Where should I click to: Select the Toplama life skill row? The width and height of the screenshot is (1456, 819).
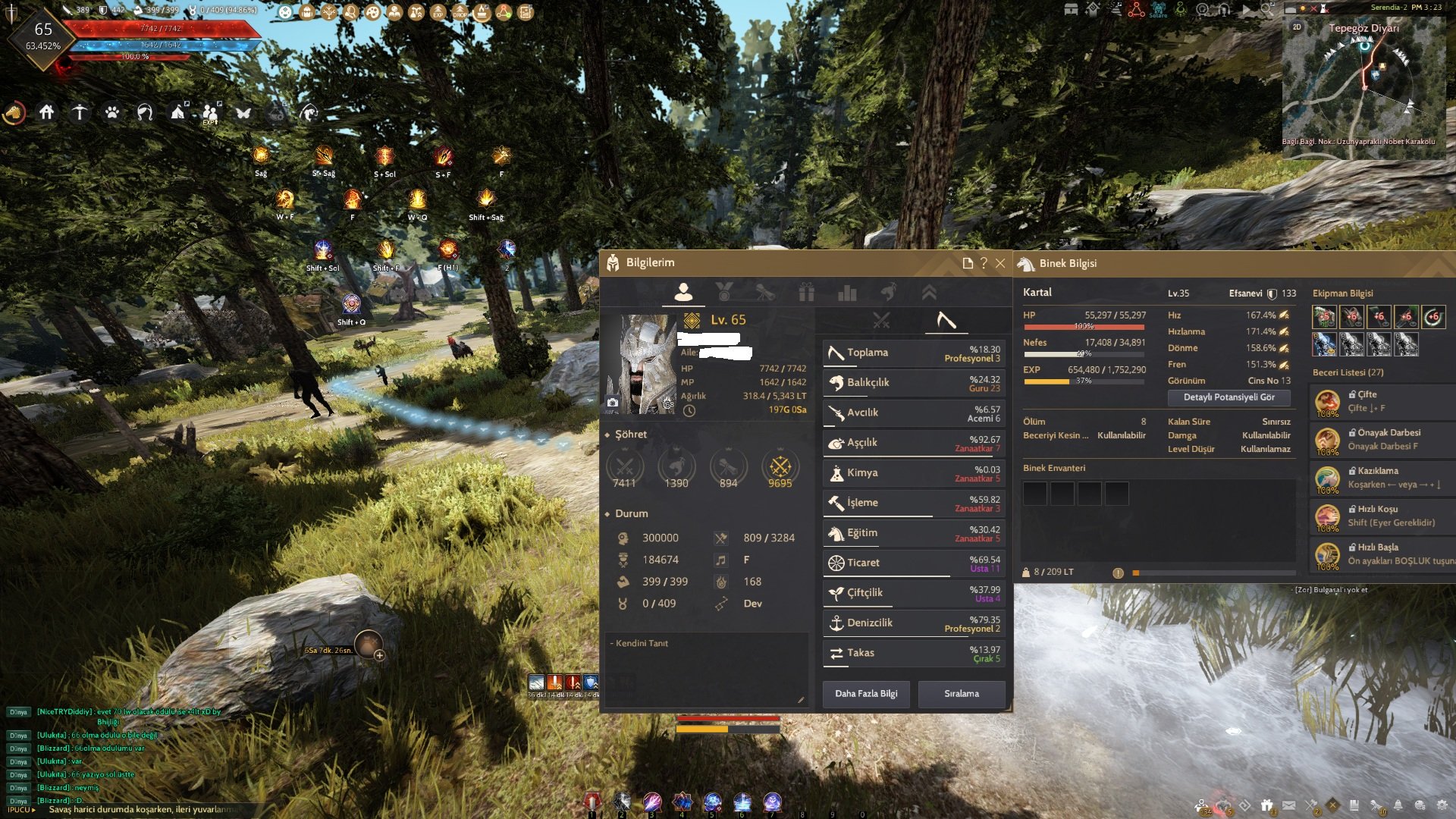(x=913, y=353)
